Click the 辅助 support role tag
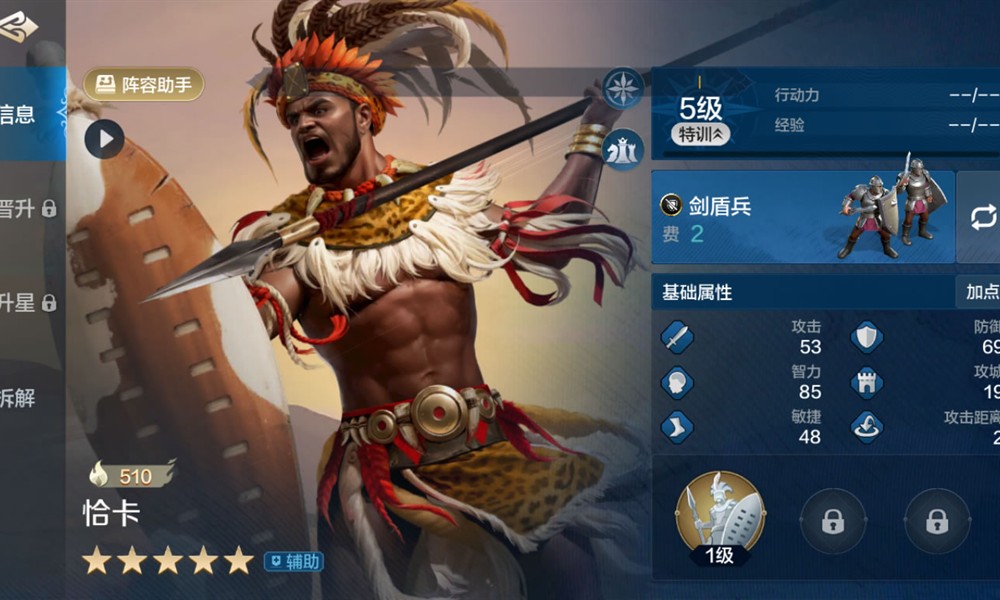Image resolution: width=1000 pixels, height=600 pixels. click(x=293, y=562)
